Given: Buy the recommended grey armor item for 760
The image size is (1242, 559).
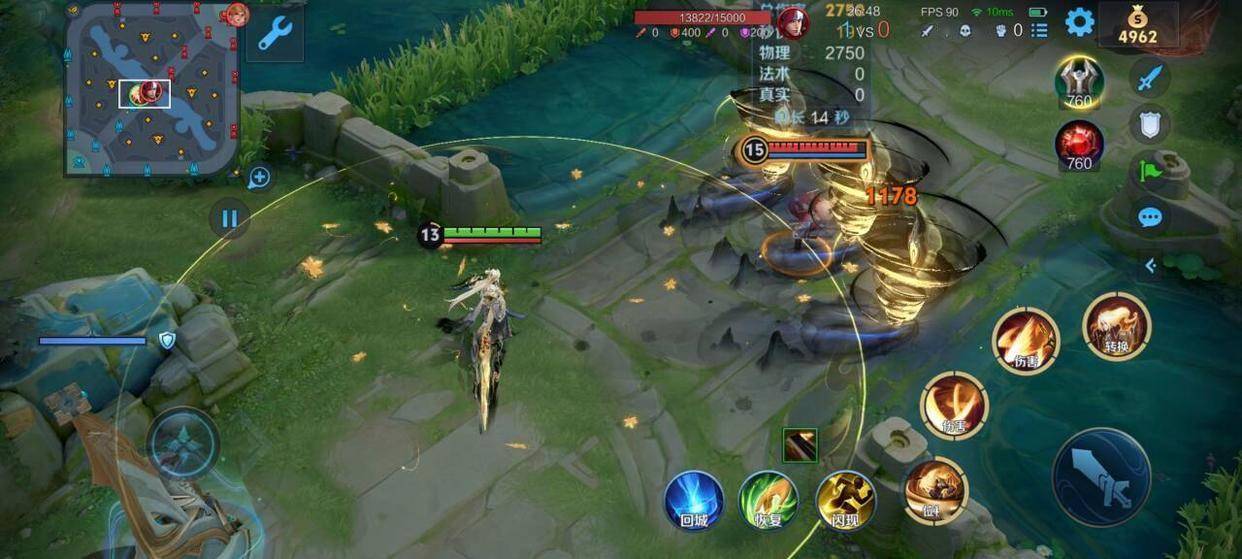Looking at the screenshot, I should coord(1079,80).
